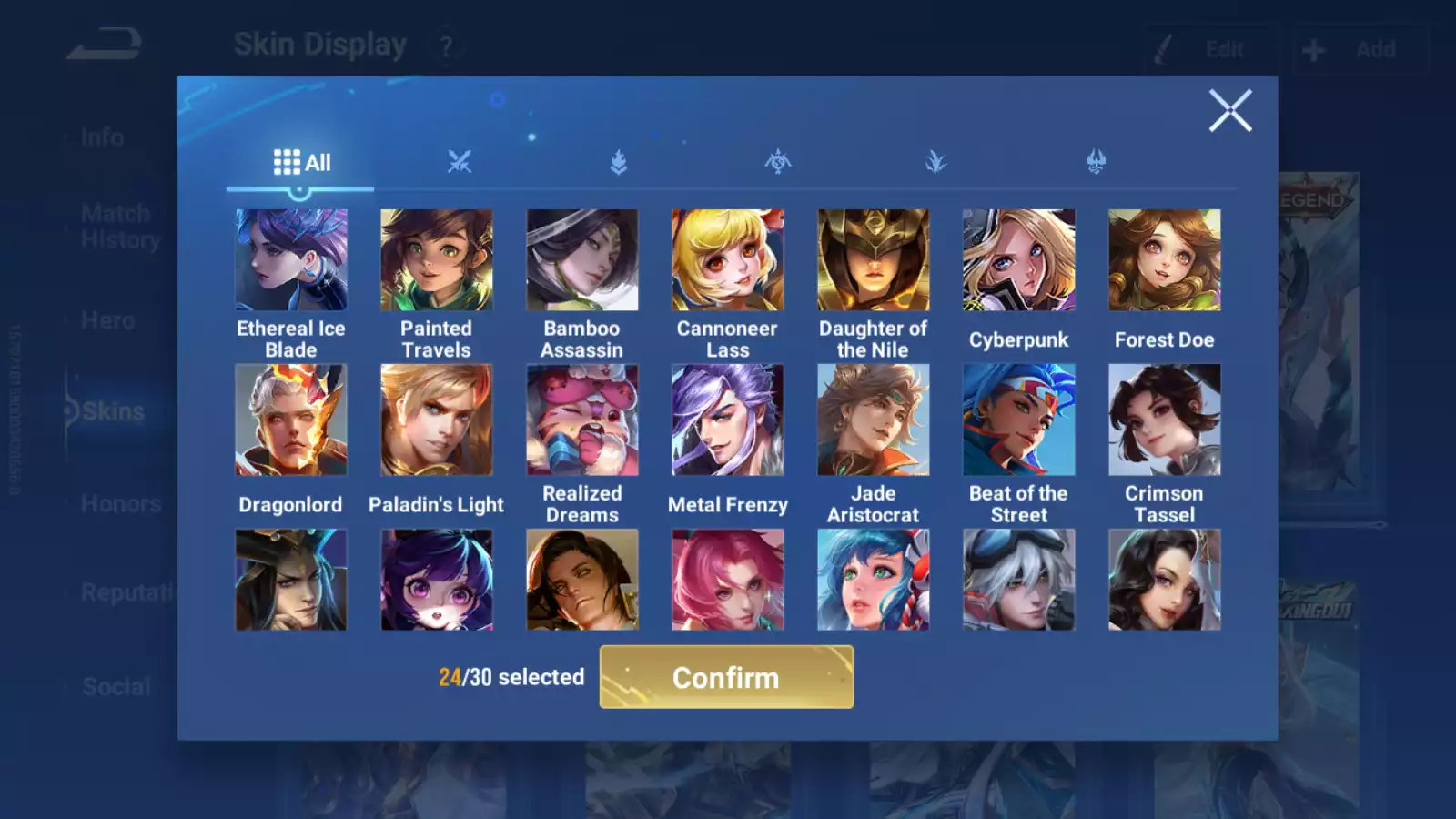Select the Dragonlord skin
Screen dimensions: 1456x819
(x=291, y=420)
